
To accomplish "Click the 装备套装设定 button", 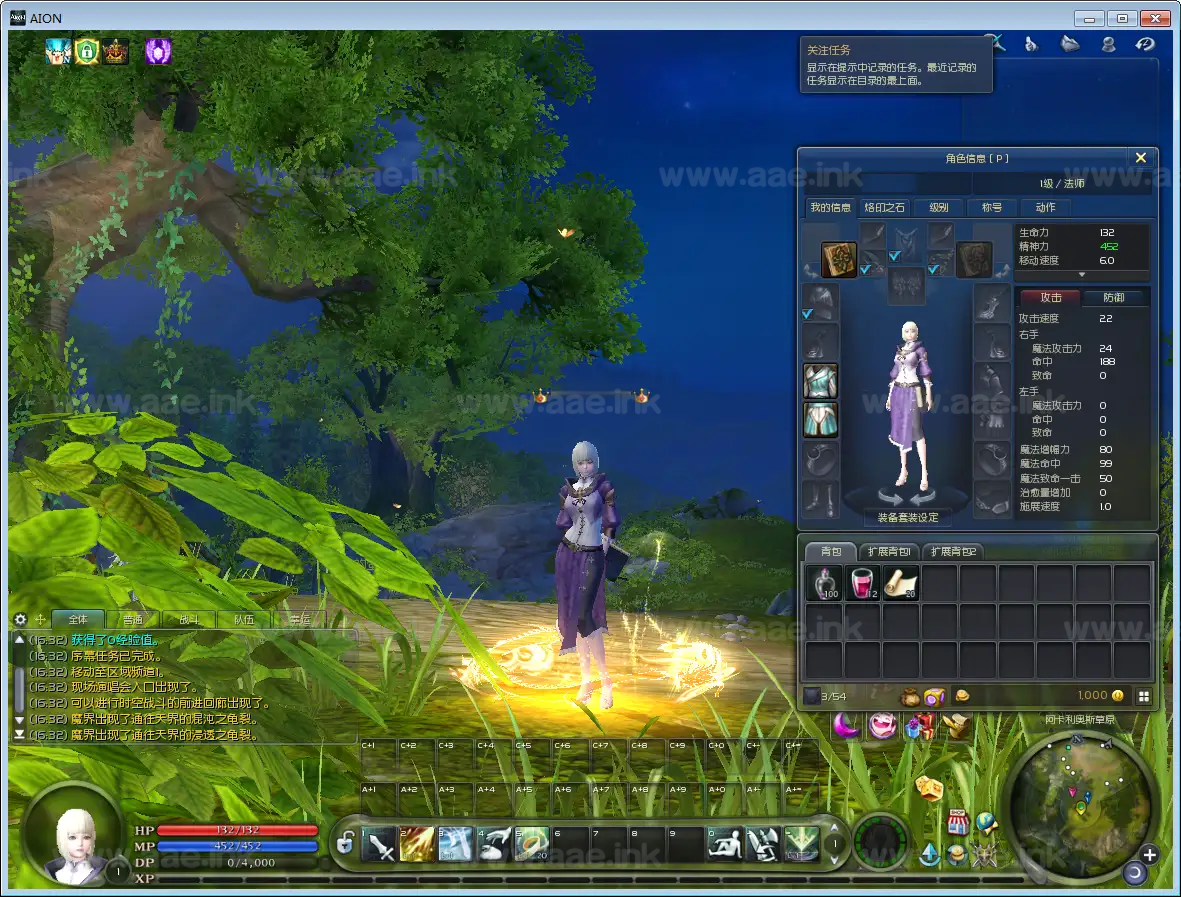I will (x=908, y=518).
